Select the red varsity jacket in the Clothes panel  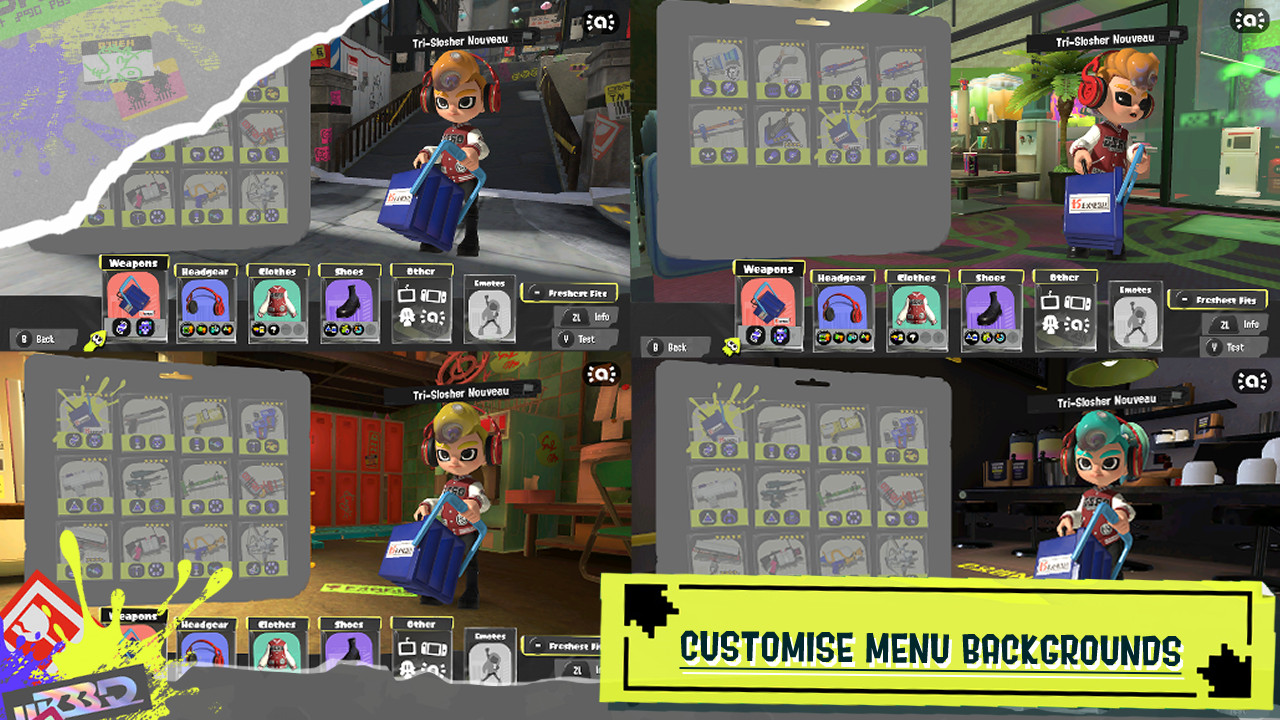(277, 300)
